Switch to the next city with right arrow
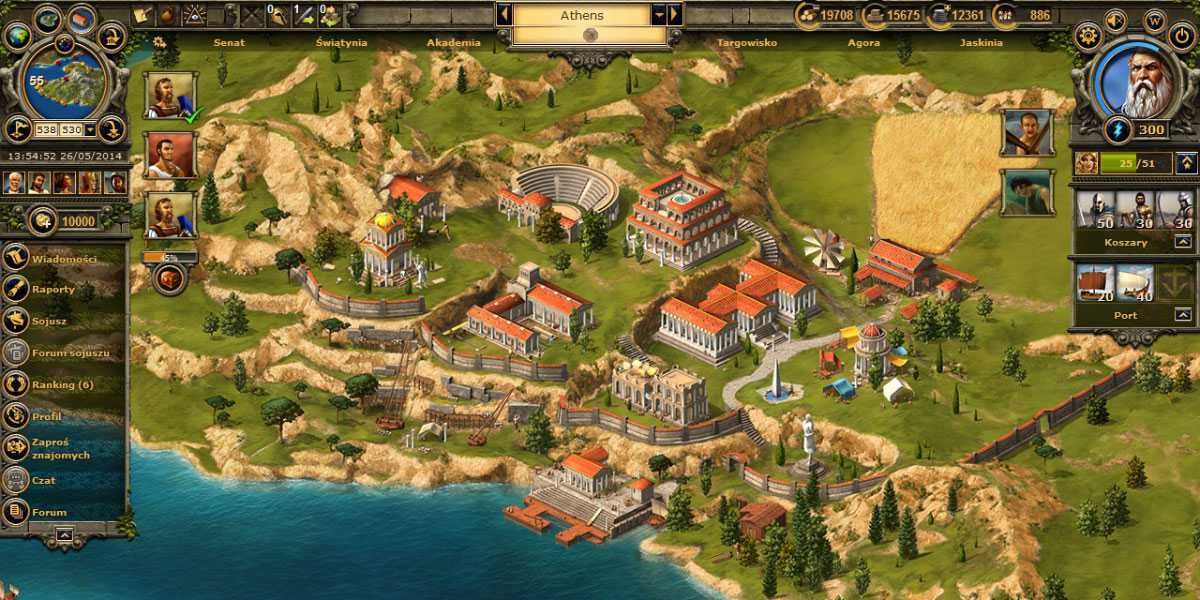The width and height of the screenshot is (1200, 600). 675,15
